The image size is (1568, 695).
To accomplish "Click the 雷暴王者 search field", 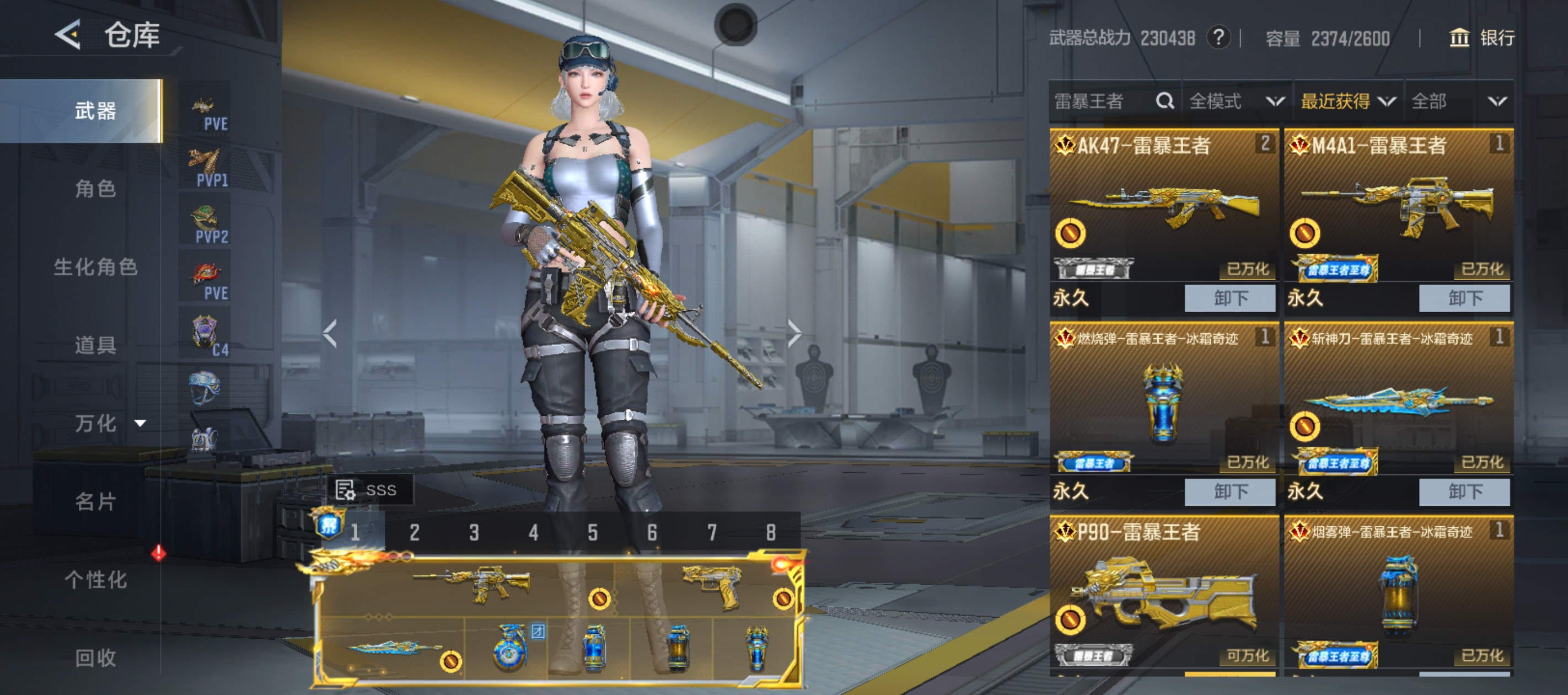I will tap(1102, 101).
